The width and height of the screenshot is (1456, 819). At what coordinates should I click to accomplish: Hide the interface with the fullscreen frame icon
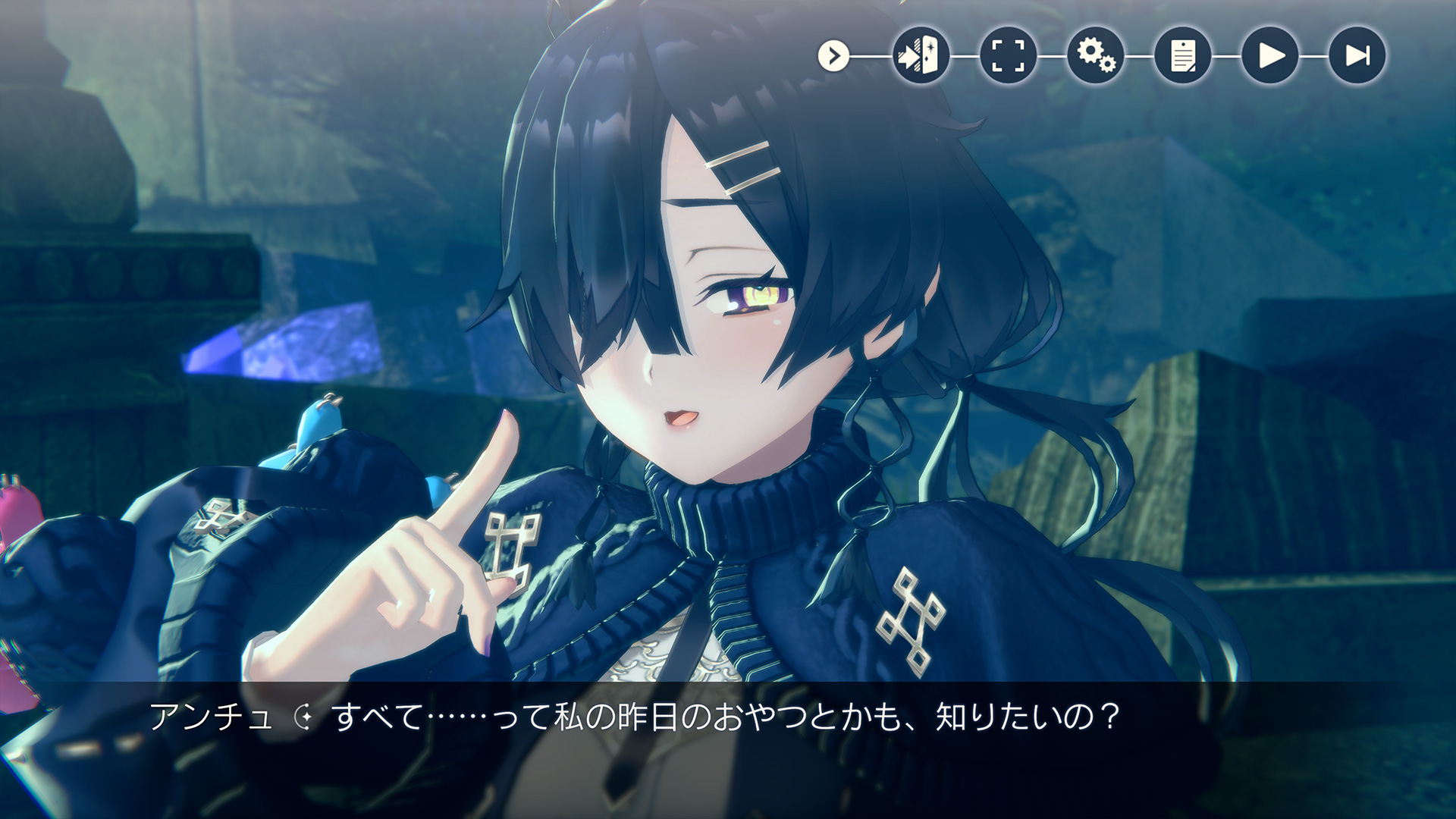click(x=1008, y=55)
